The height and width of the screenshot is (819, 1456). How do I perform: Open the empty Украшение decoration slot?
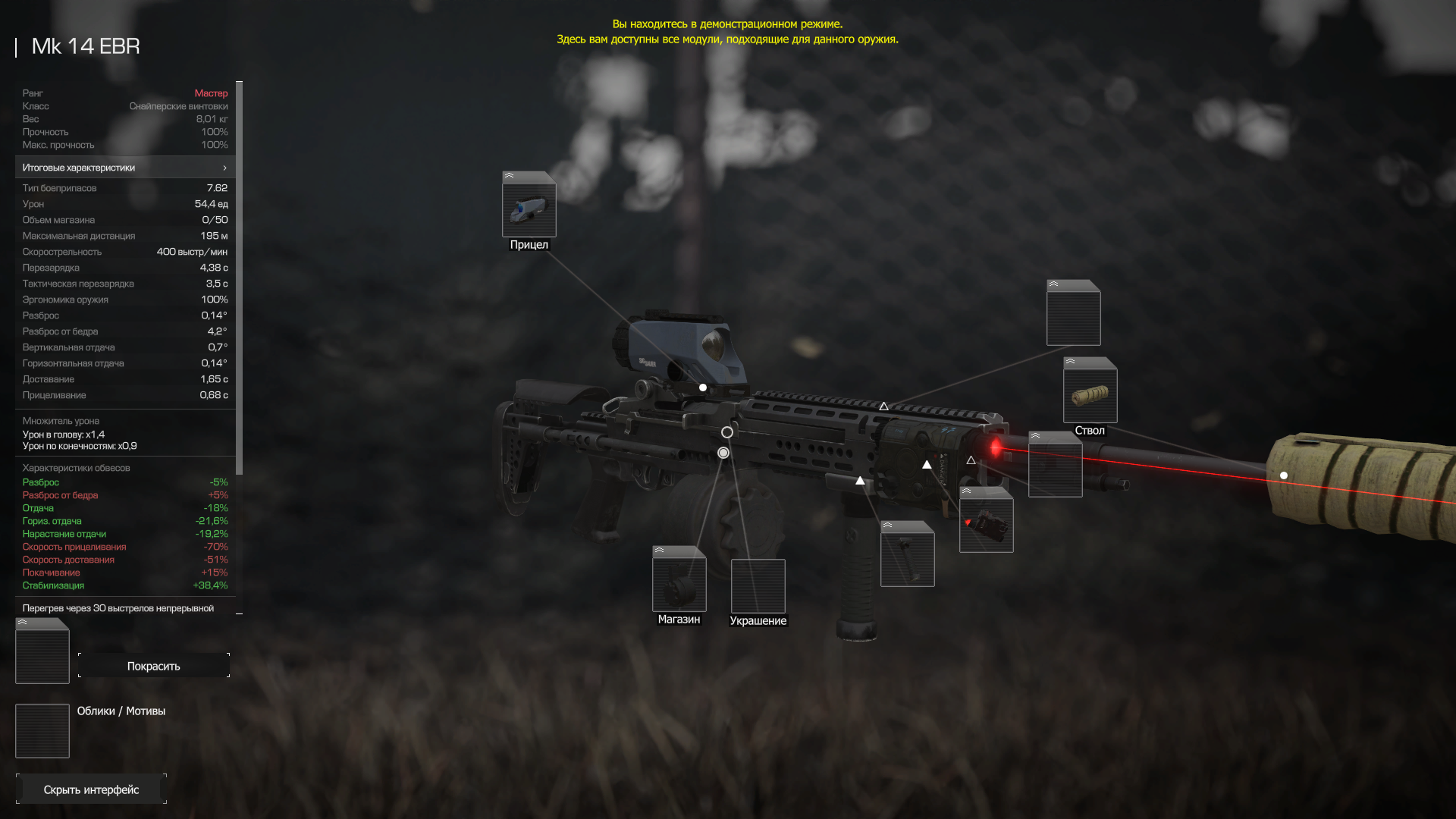point(758,586)
